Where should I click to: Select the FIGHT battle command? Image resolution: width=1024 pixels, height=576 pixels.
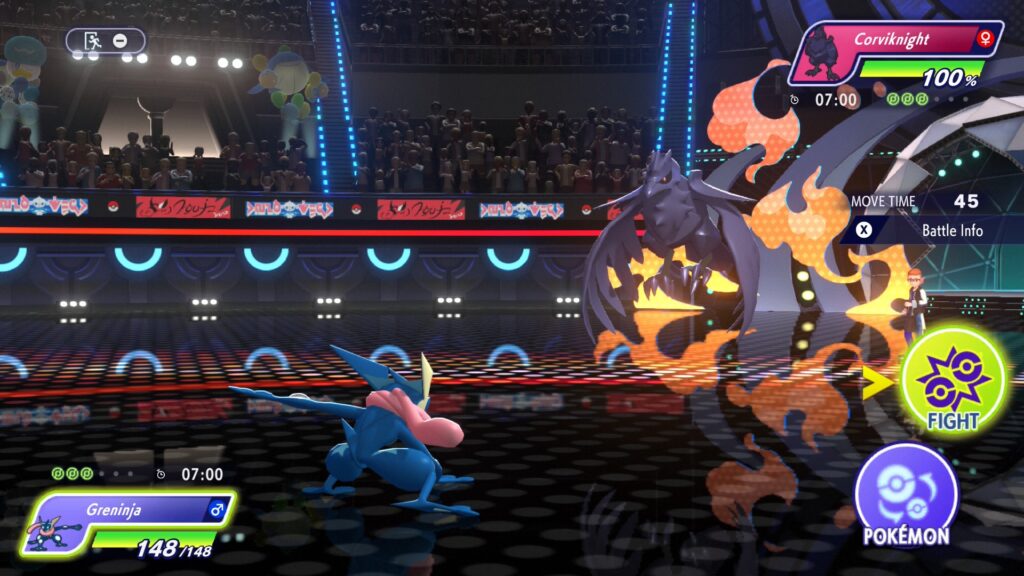tap(952, 381)
